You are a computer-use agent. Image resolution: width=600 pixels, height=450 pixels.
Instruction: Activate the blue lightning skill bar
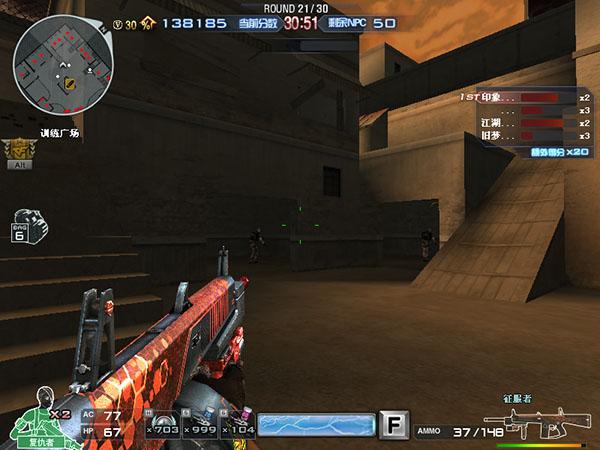(316, 426)
